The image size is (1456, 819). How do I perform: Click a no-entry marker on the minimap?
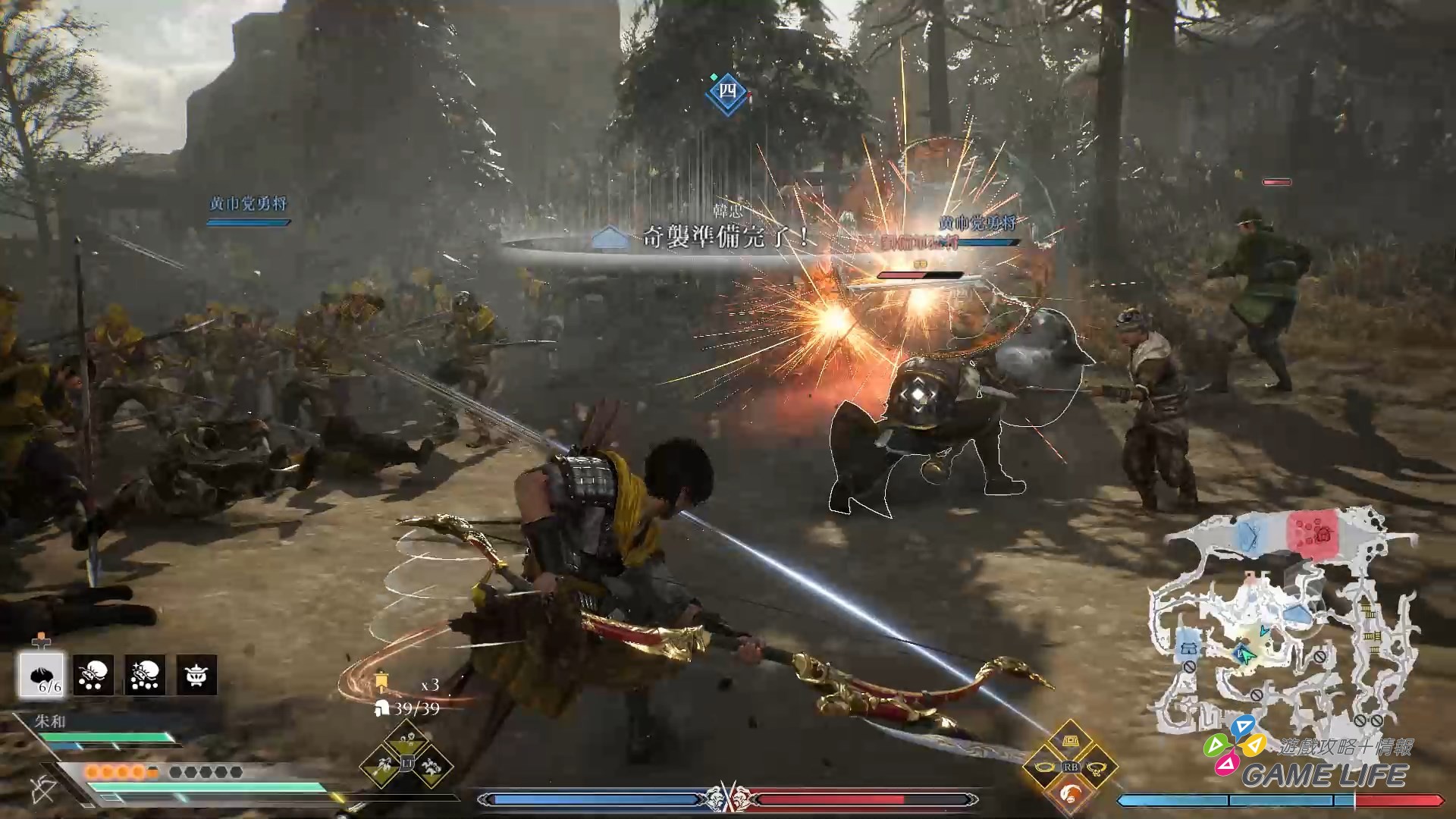click(x=1319, y=656)
